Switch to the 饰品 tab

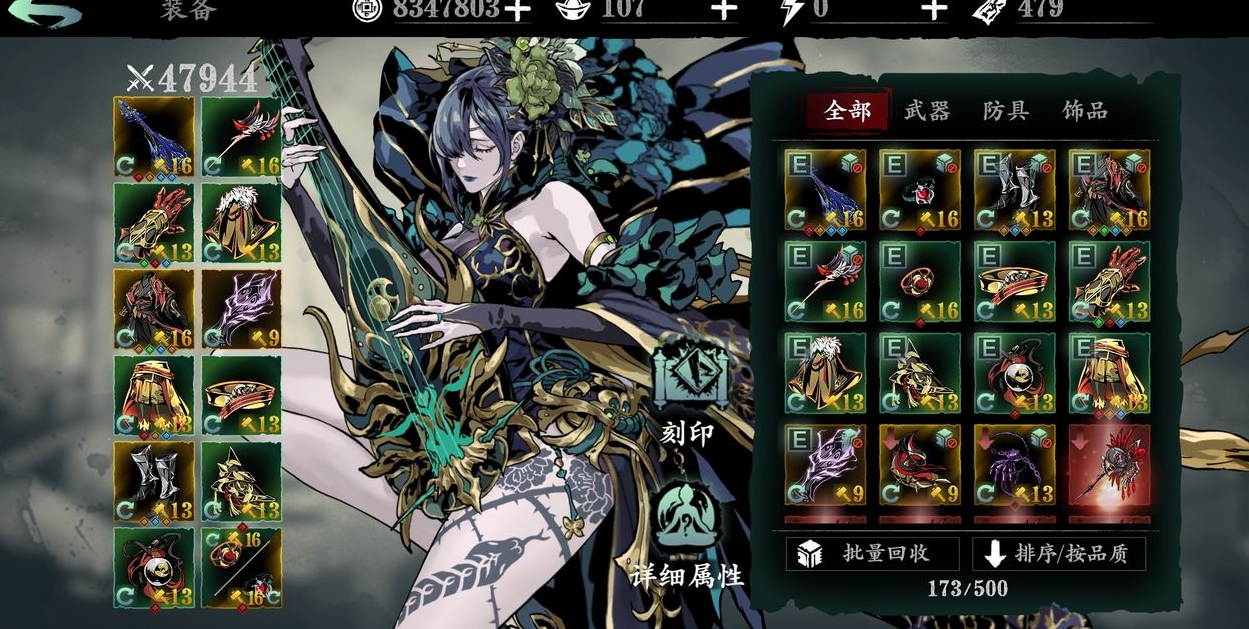point(1084,111)
